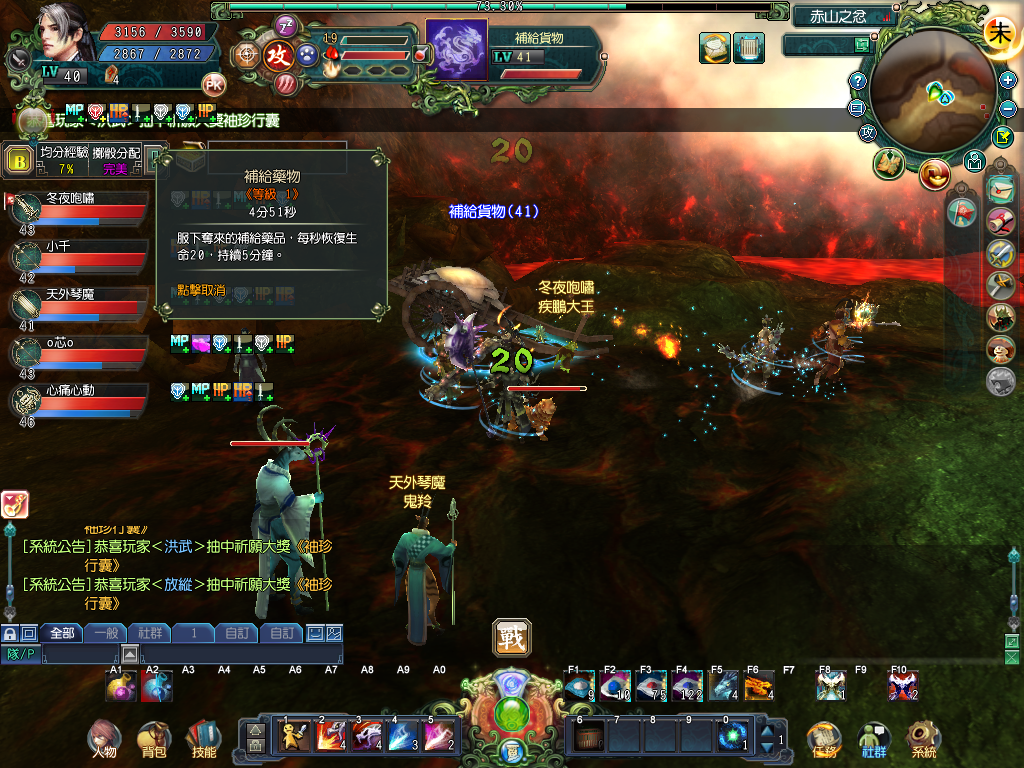Zoom out the minimap with minus button
Viewport: 1024px width, 768px height.
(x=1008, y=108)
